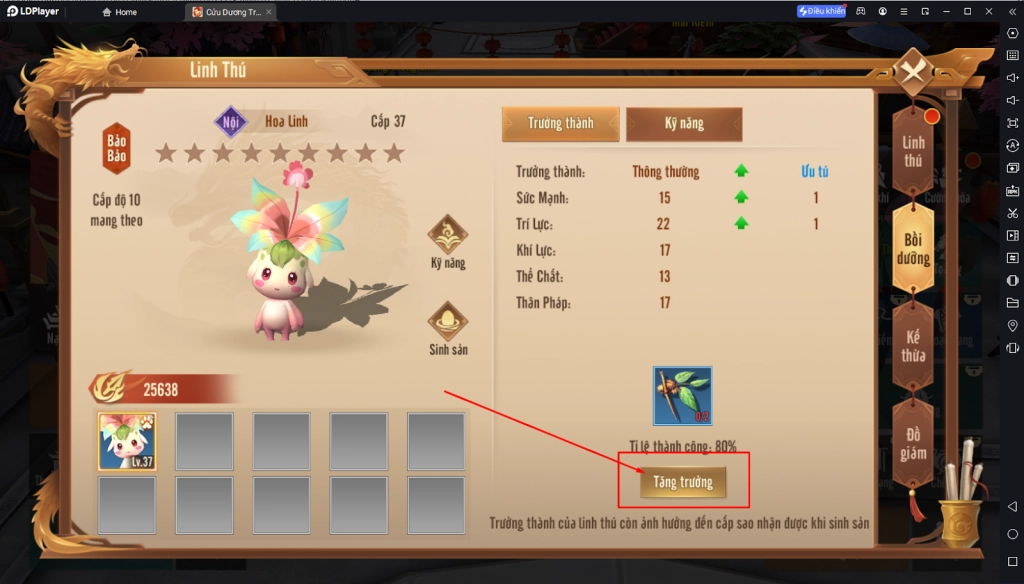Open the Sinh sản egg icon
Viewport: 1024px width, 584px height.
pos(448,327)
